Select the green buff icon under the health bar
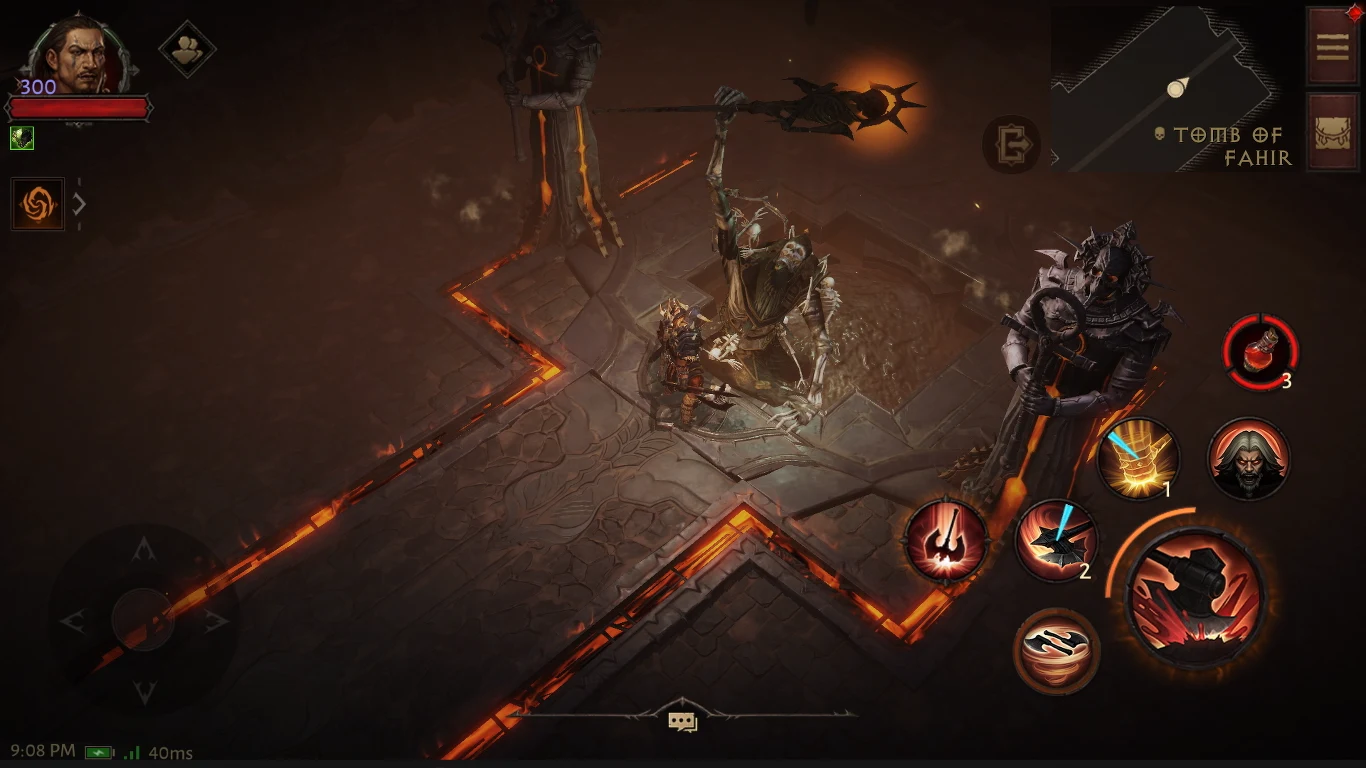The image size is (1366, 768). point(20,138)
